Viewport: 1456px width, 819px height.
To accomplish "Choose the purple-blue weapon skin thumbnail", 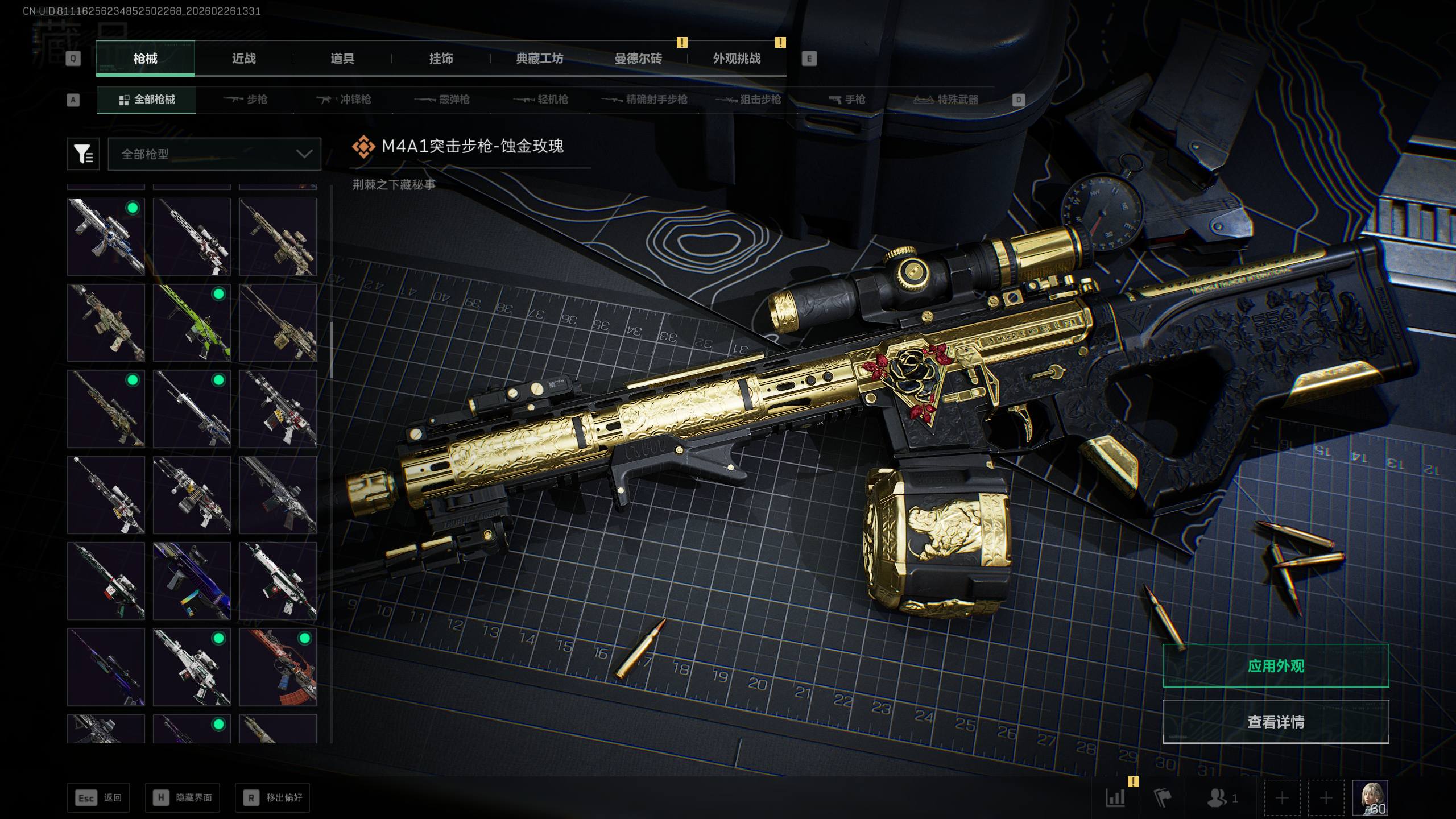I will 192,581.
